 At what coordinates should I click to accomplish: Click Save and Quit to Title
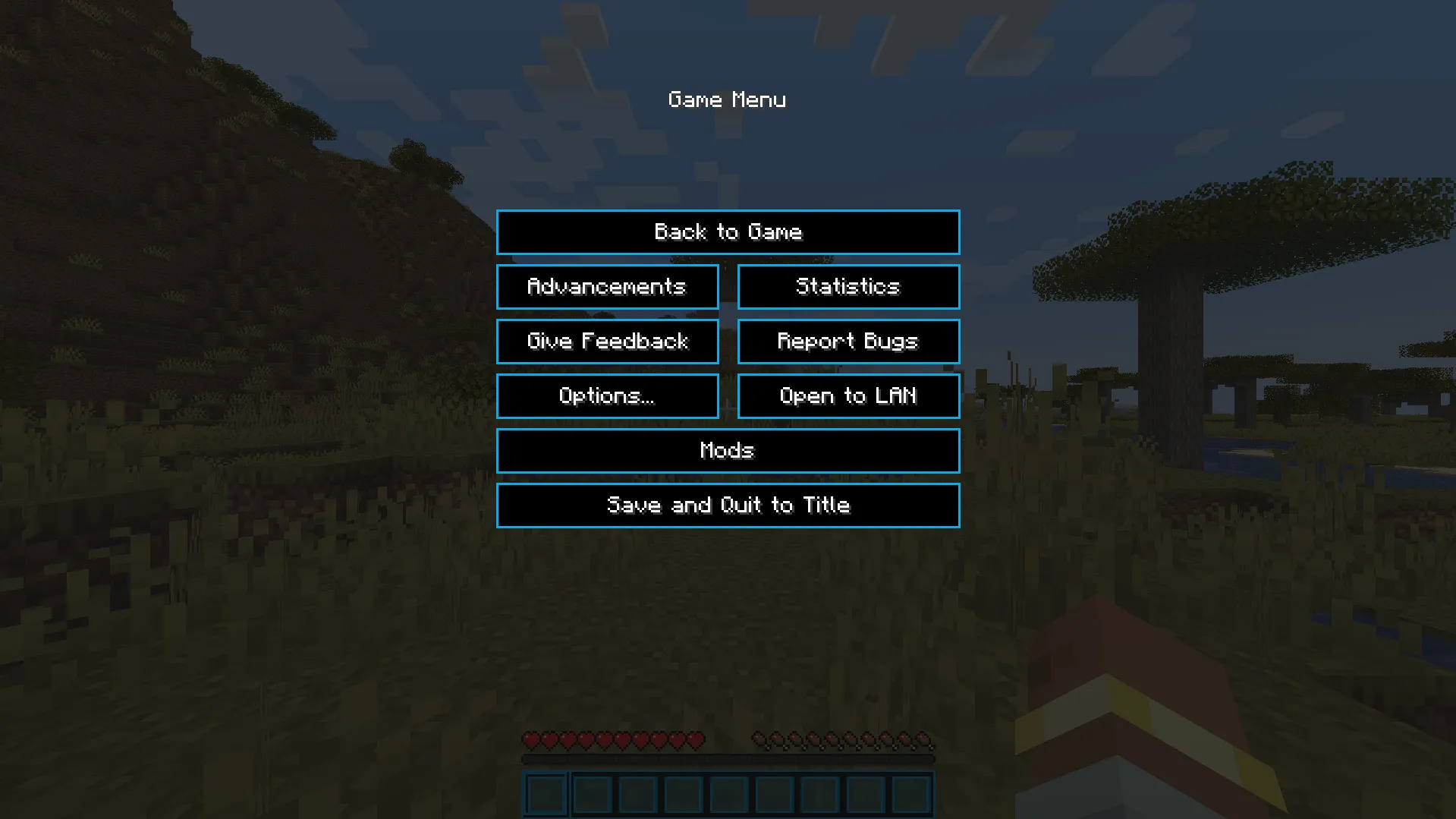click(x=728, y=505)
